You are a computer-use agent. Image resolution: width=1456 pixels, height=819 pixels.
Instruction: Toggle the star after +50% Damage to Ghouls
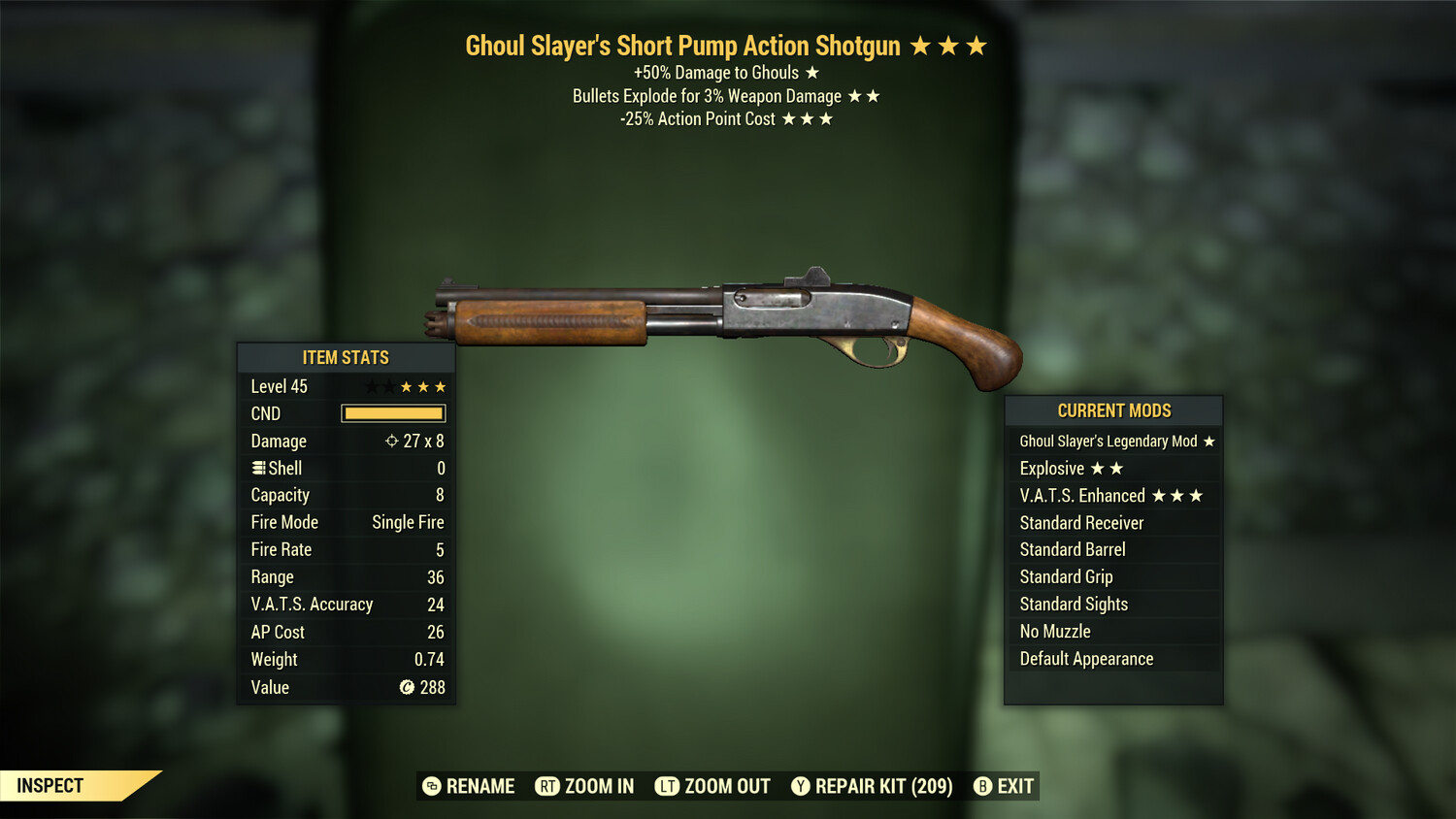coord(812,72)
